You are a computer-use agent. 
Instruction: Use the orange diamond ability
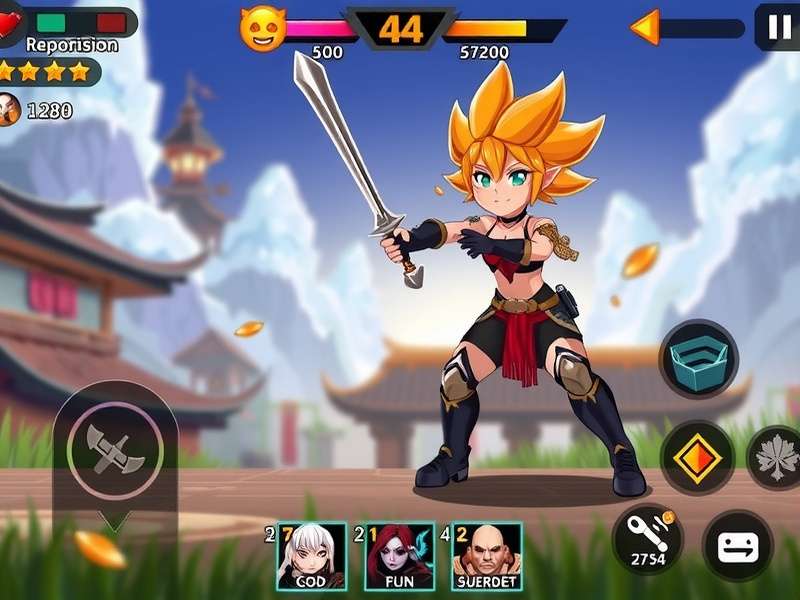click(698, 457)
